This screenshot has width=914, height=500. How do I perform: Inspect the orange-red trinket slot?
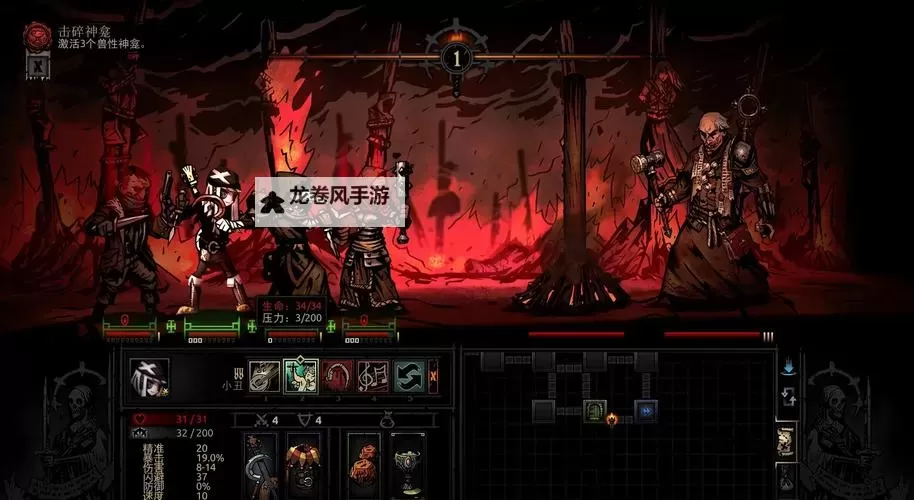364,464
